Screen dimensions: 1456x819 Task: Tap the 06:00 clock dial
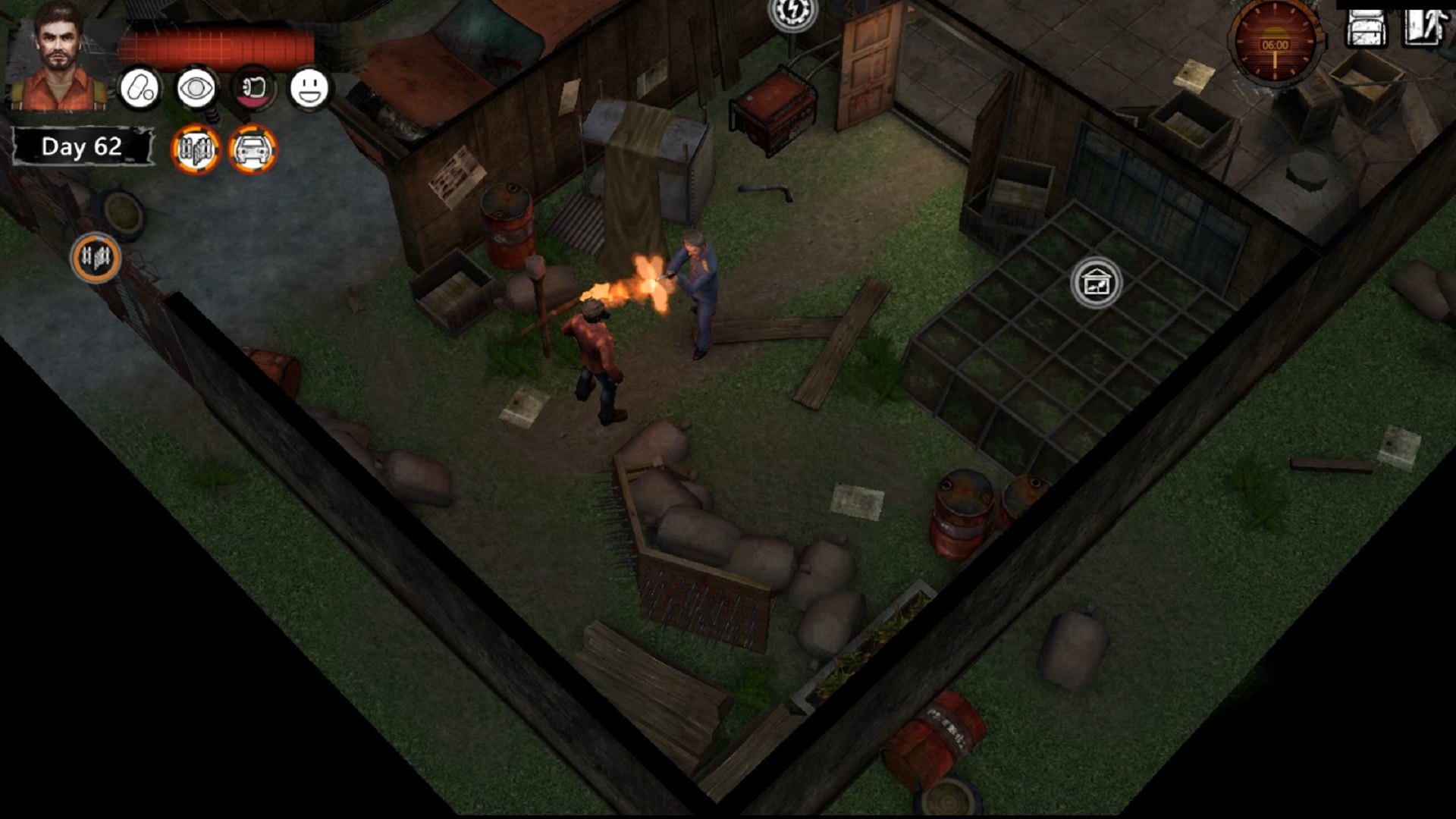[1275, 44]
